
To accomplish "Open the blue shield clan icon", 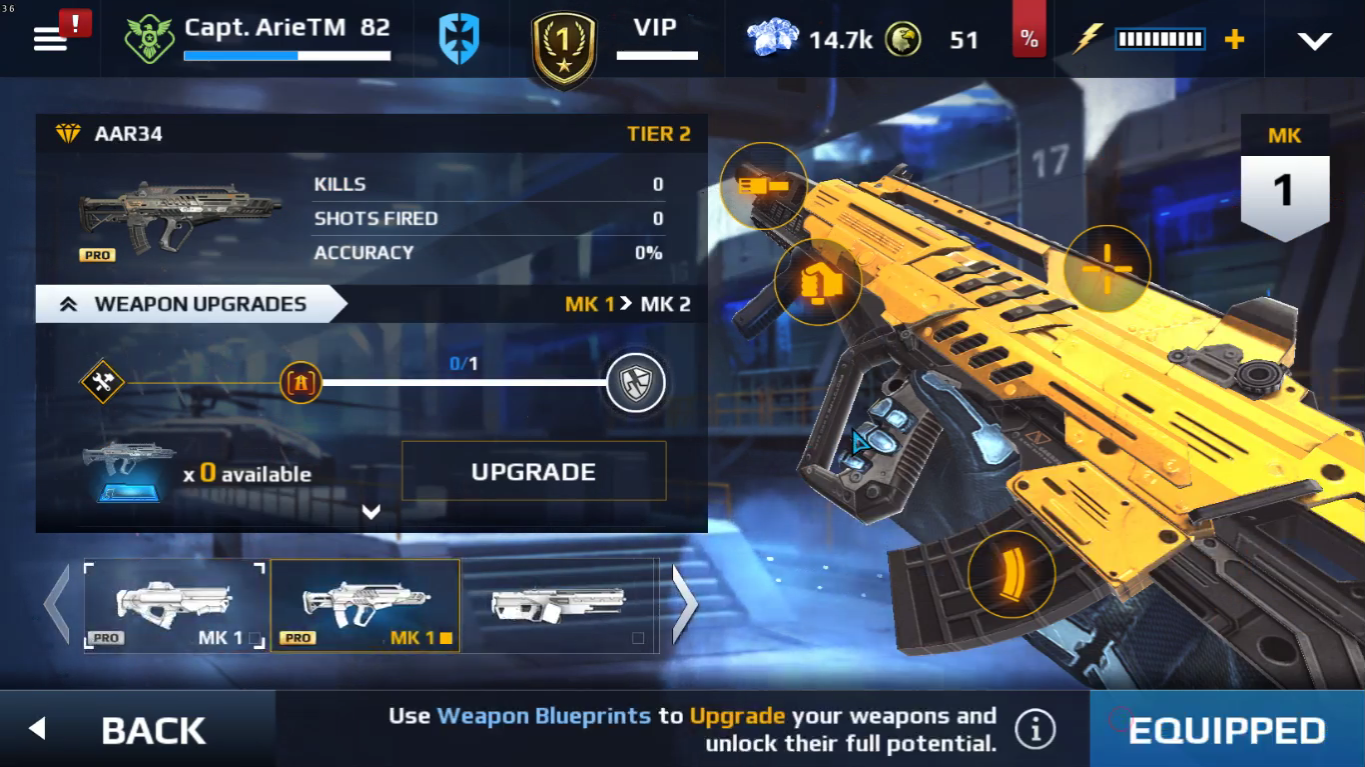I will coord(459,39).
